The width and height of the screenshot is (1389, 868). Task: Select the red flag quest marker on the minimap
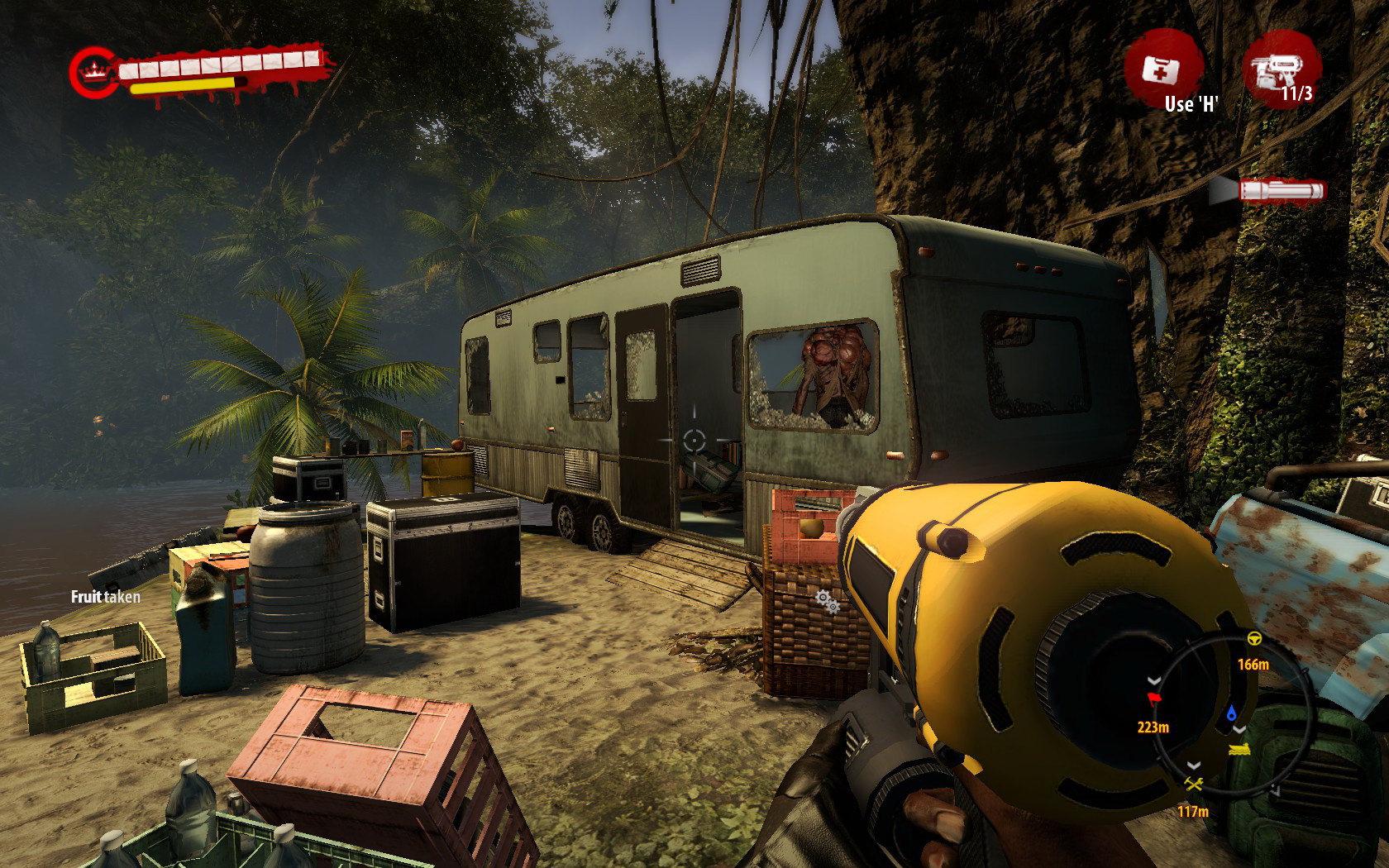click(x=1153, y=699)
